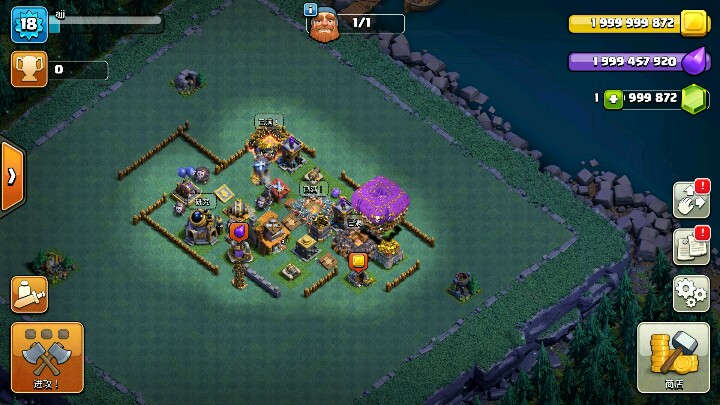
Task: Open the news notes icon with red alert
Action: (x=690, y=246)
